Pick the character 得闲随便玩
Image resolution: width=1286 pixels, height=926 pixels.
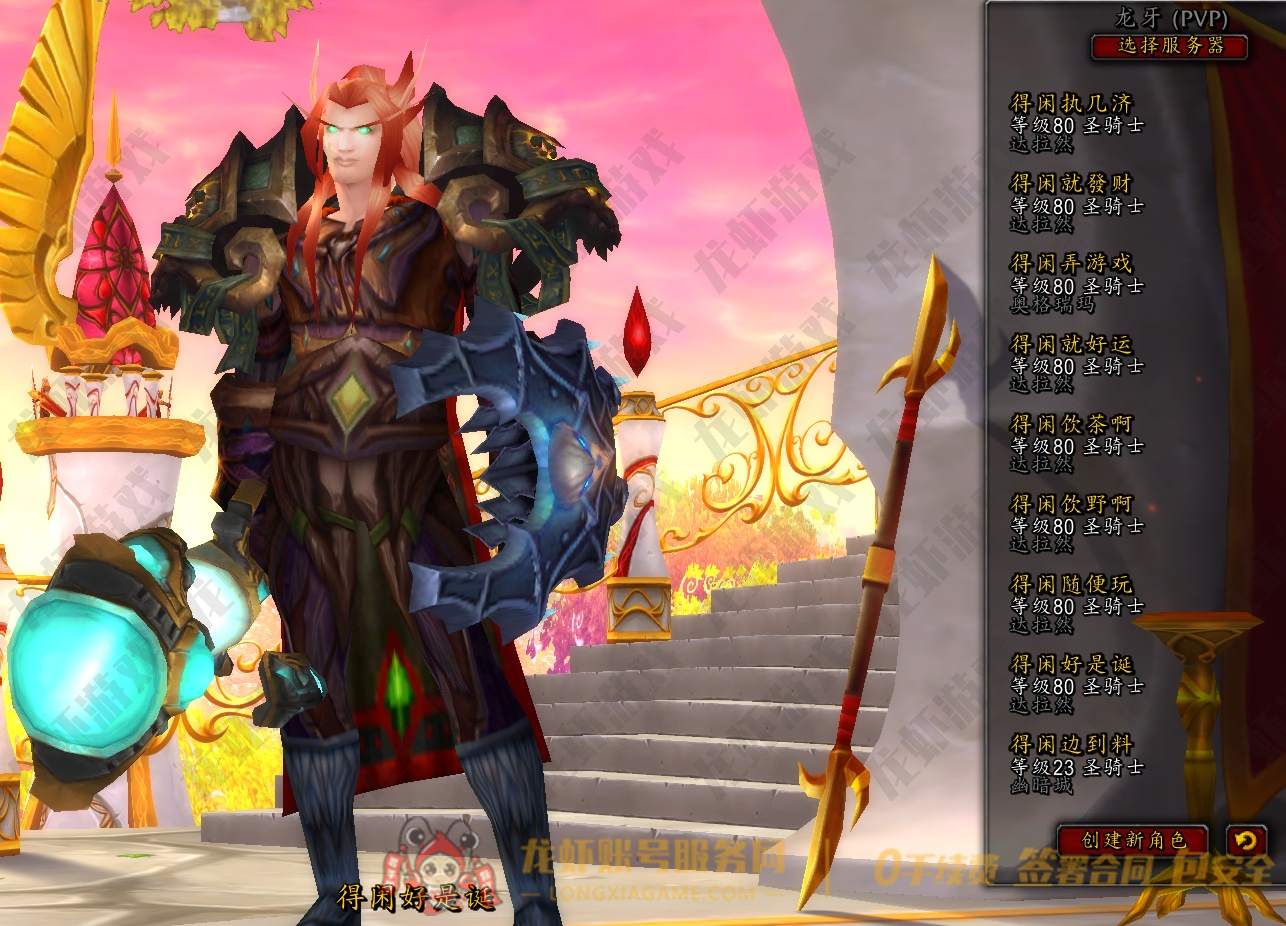point(1076,603)
